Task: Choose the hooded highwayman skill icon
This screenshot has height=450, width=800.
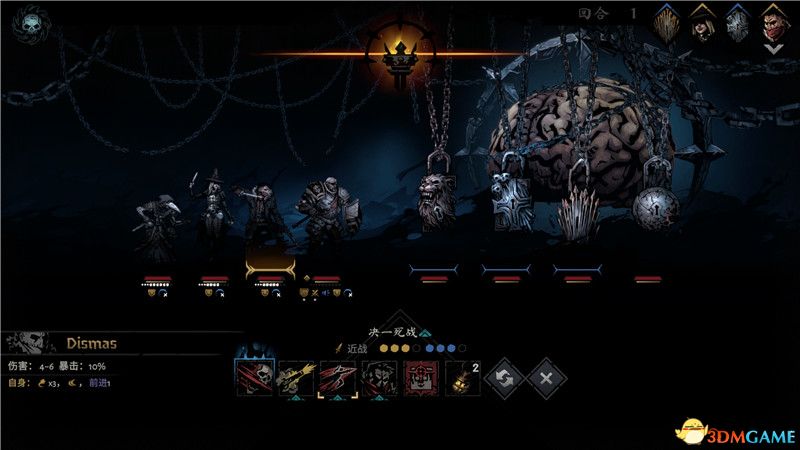Action: point(379,379)
